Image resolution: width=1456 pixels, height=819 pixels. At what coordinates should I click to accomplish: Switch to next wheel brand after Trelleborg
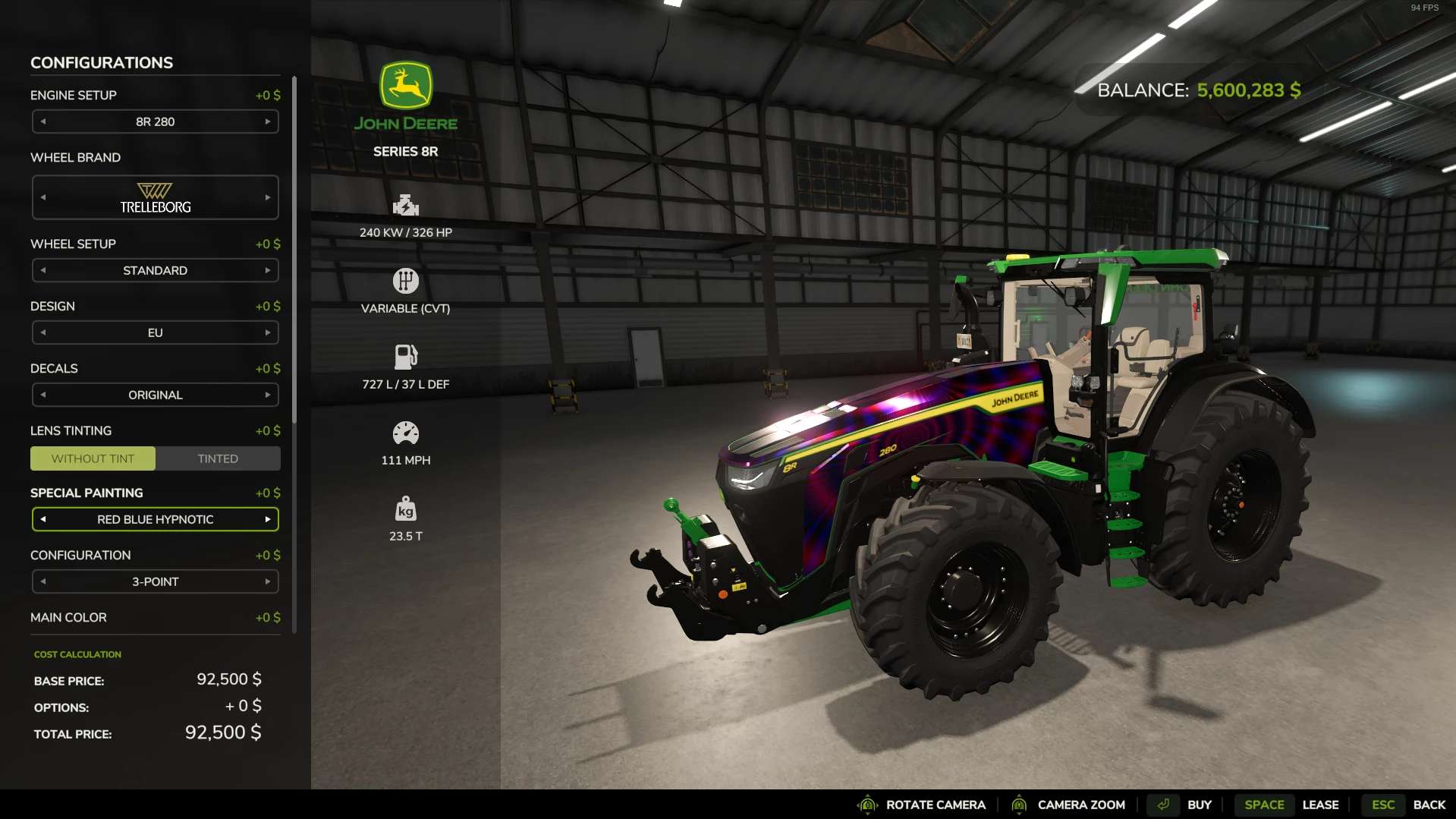tap(268, 197)
